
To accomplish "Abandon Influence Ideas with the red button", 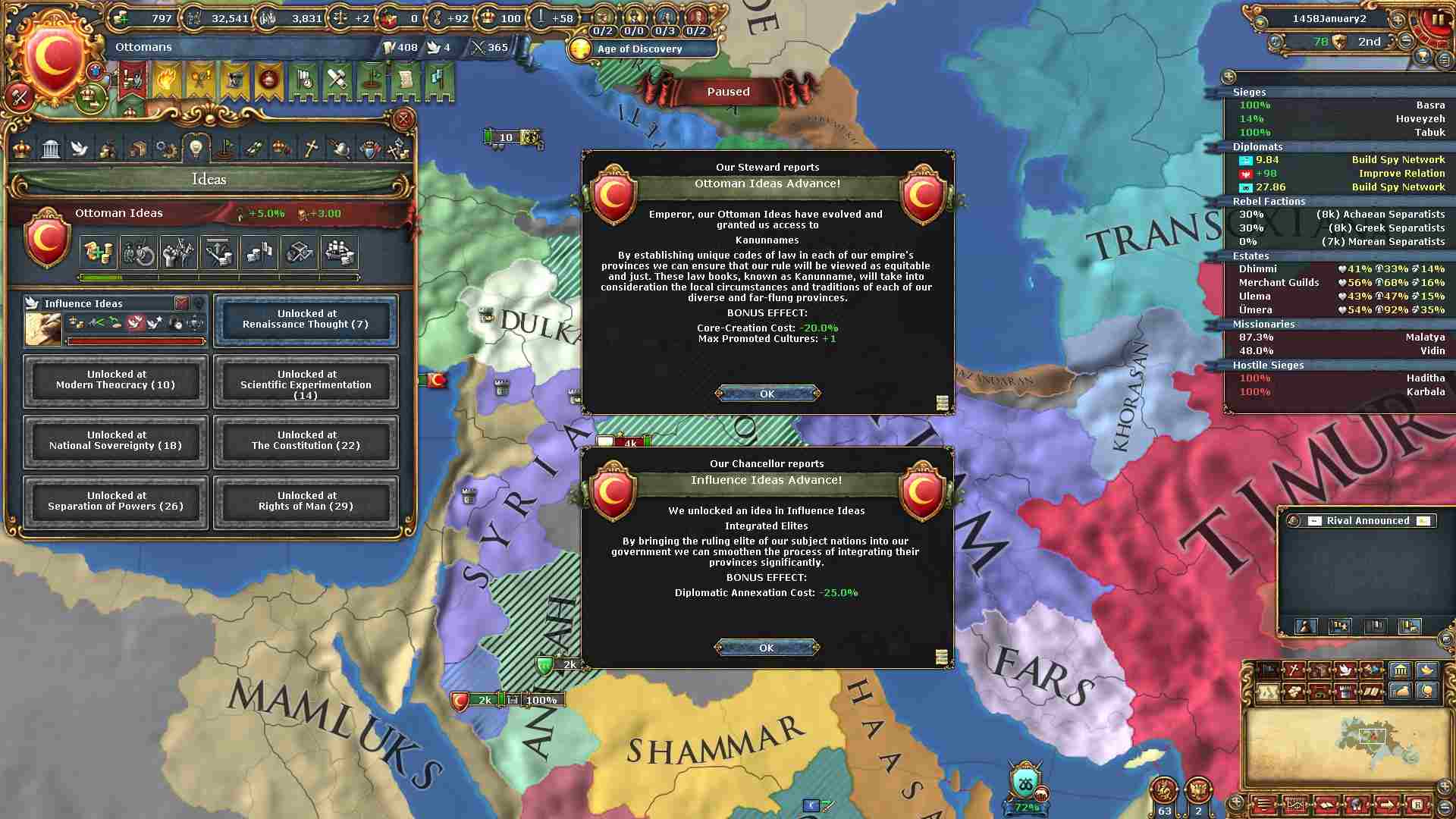I will point(181,303).
